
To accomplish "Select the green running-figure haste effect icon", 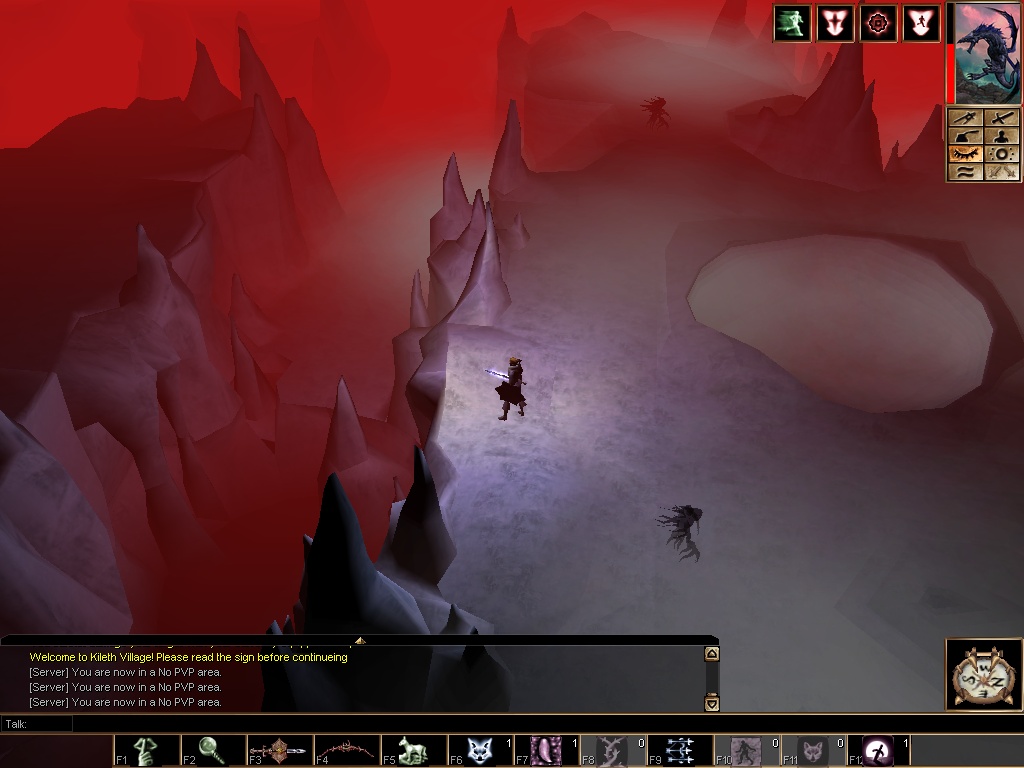I will [792, 24].
